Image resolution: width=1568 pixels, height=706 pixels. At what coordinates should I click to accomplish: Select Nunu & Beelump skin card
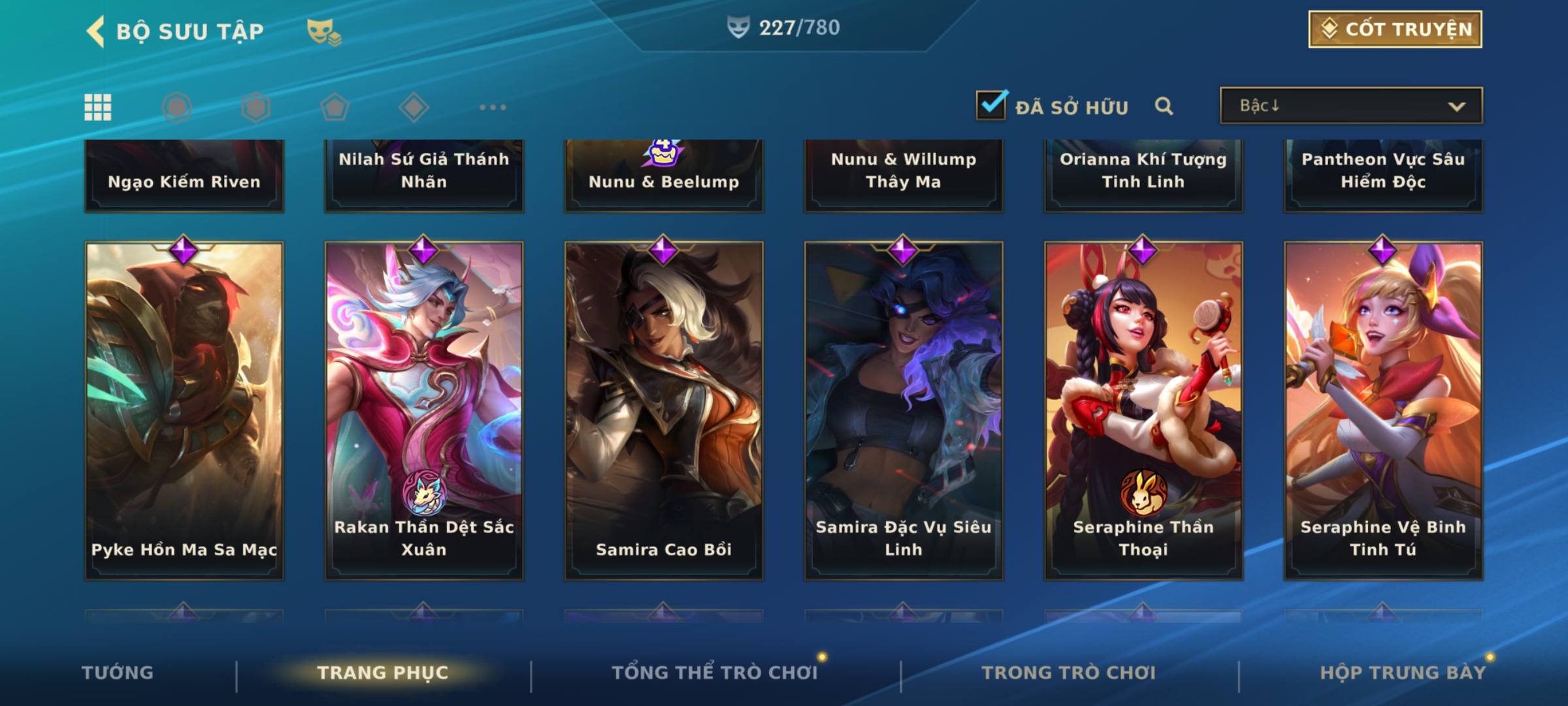coord(664,176)
